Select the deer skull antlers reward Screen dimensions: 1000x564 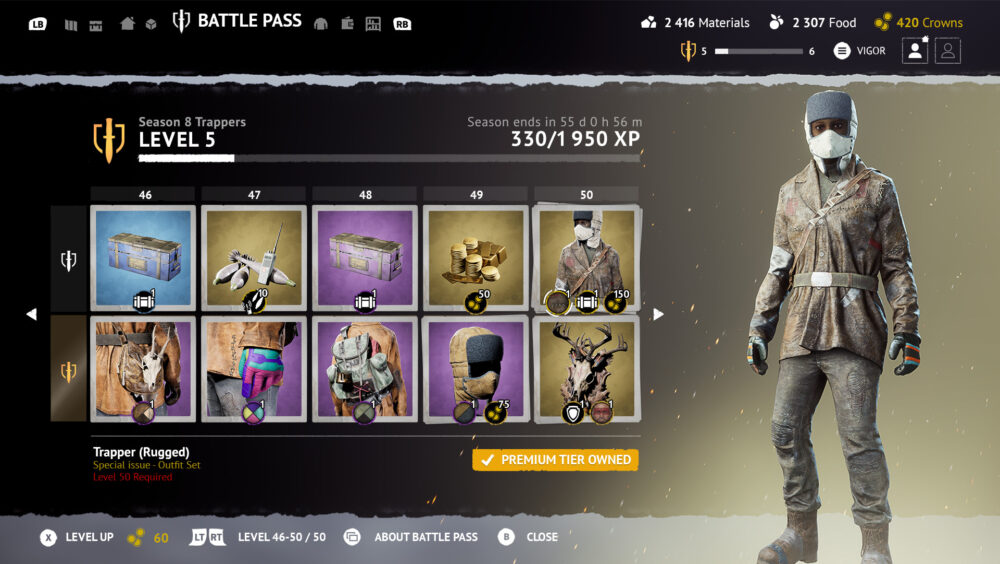[x=586, y=368]
